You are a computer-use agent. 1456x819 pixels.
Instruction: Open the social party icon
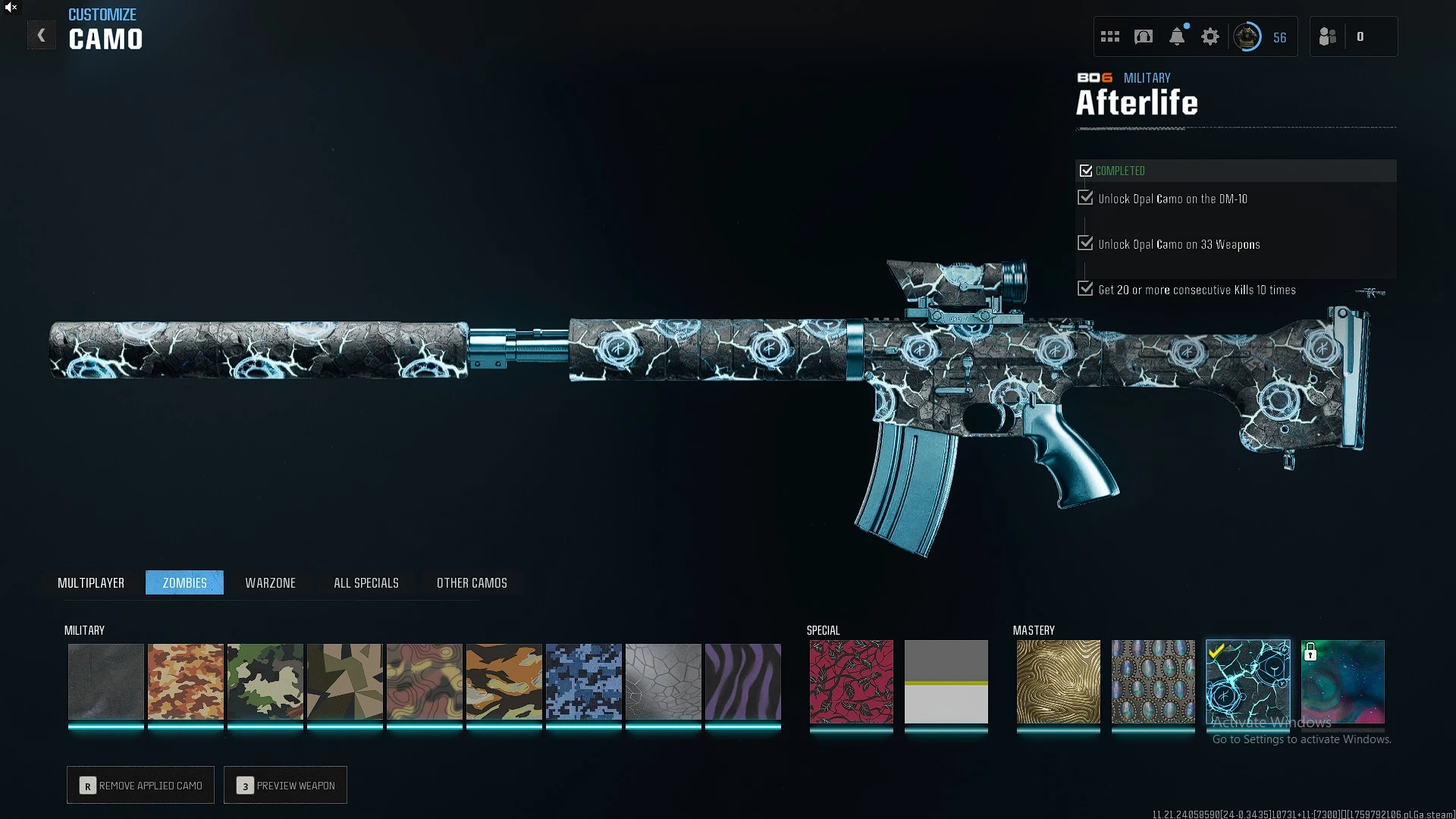click(1328, 36)
